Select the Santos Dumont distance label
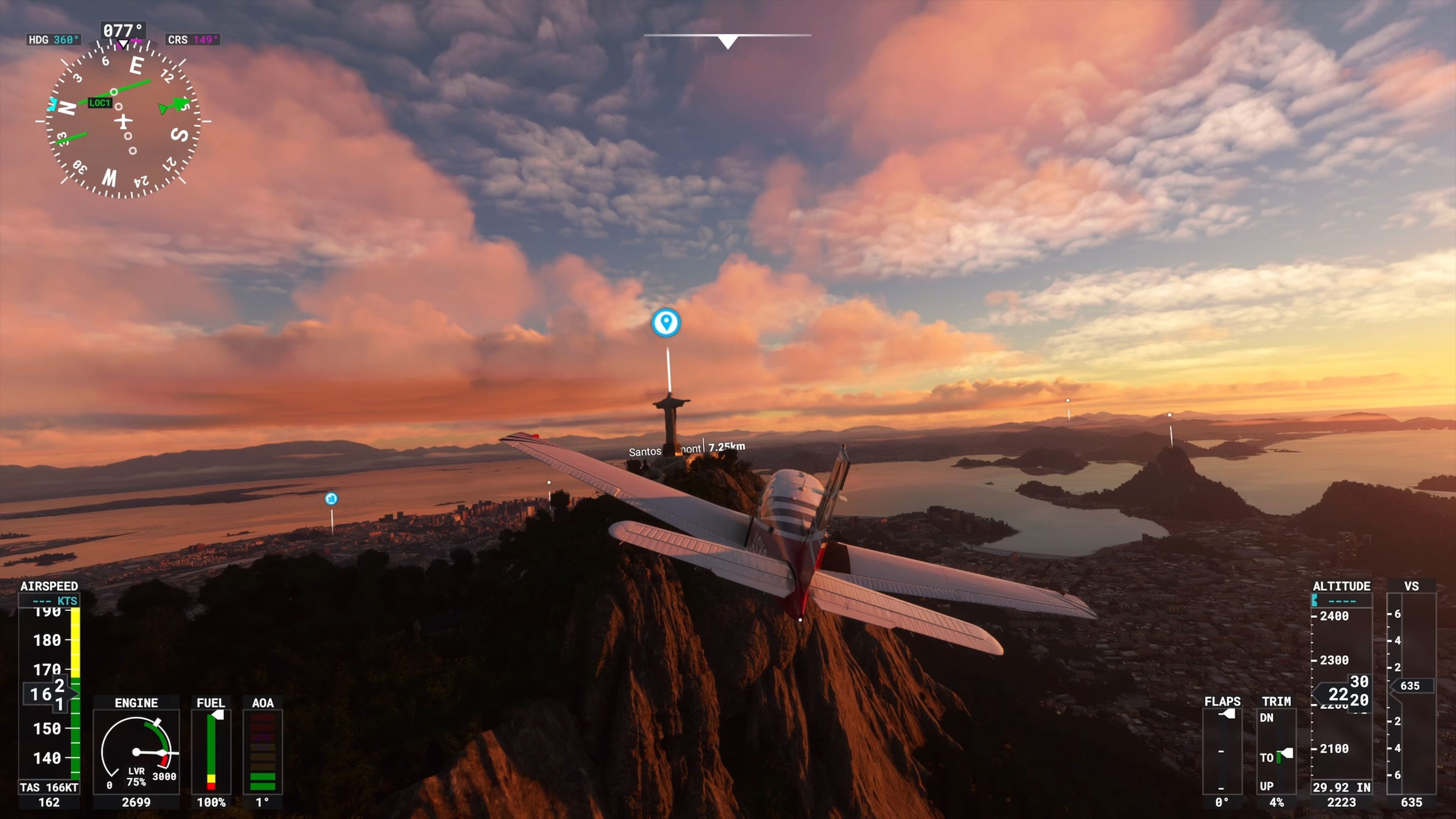Image resolution: width=1456 pixels, height=819 pixels. click(x=686, y=449)
